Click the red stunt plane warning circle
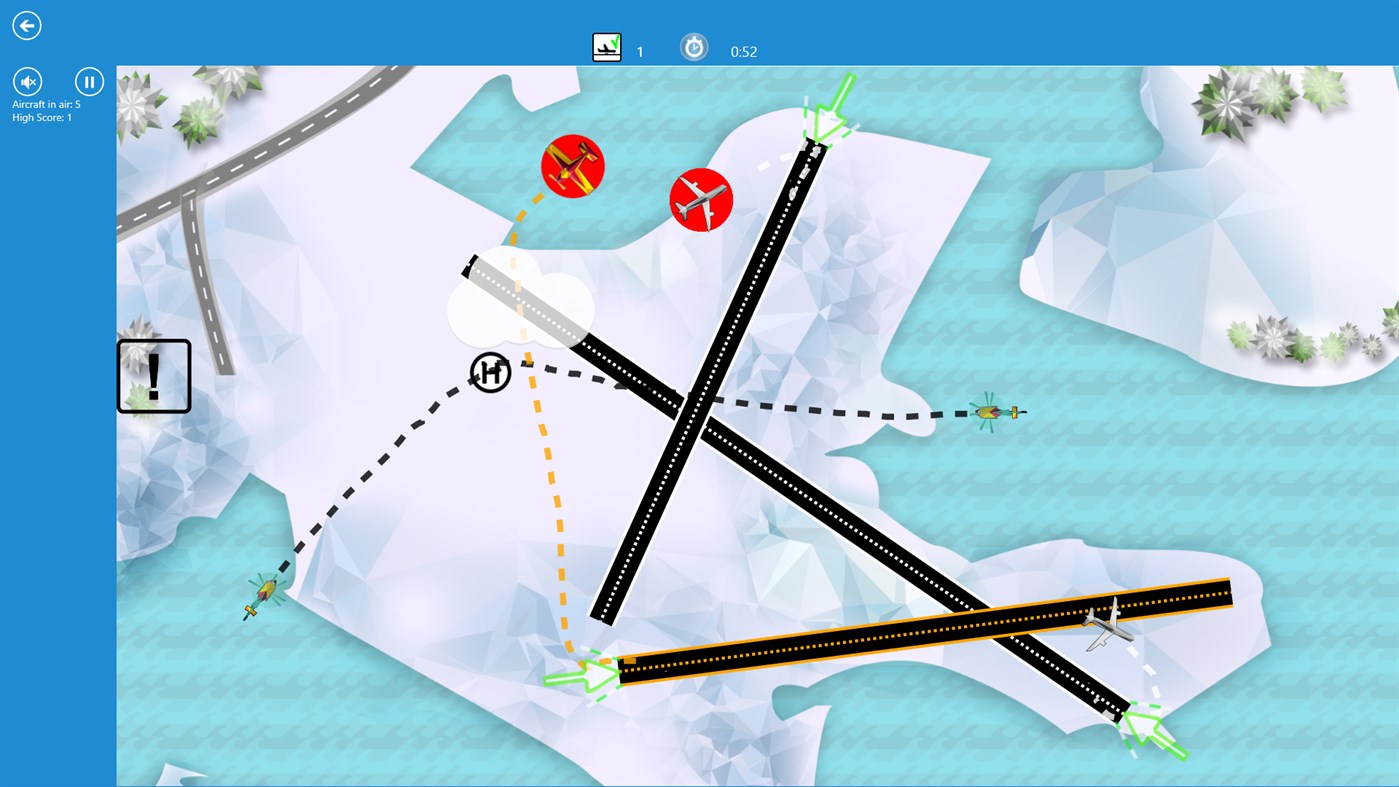Image resolution: width=1399 pixels, height=787 pixels. pos(573,168)
